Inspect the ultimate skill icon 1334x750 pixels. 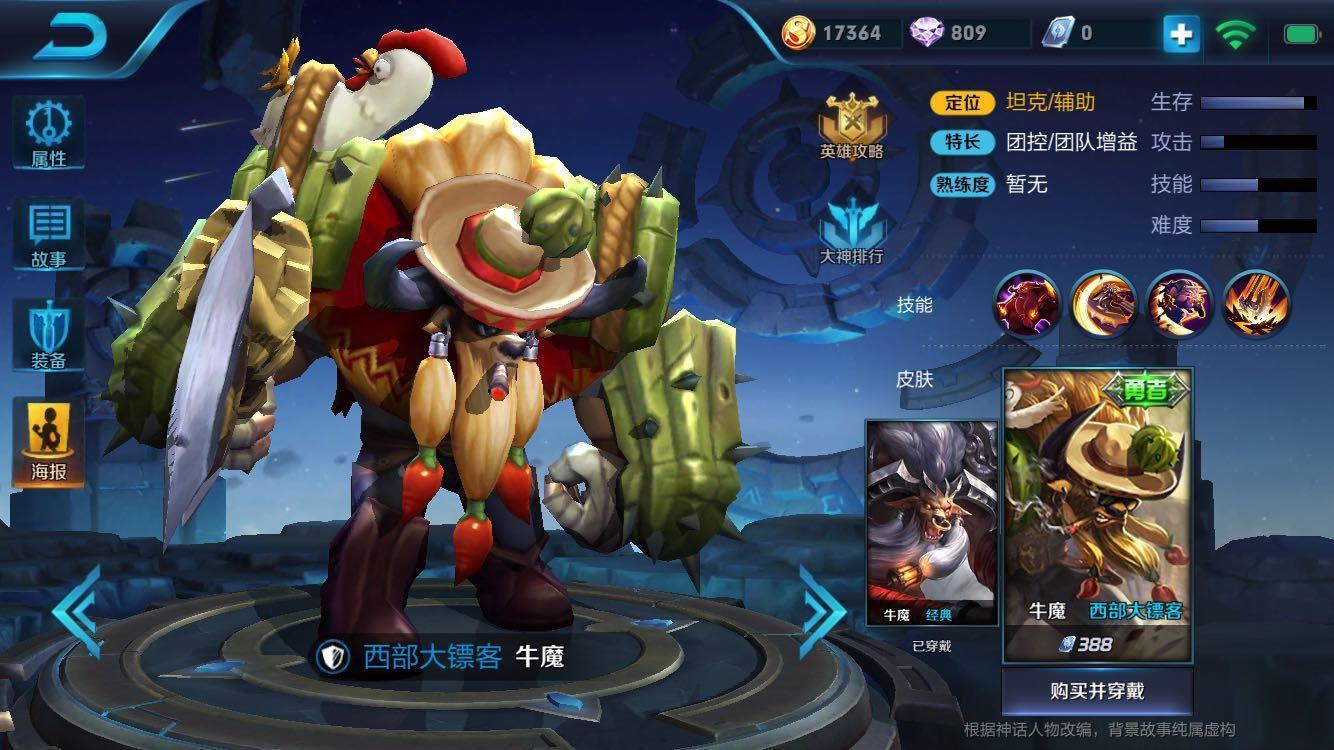point(1258,305)
